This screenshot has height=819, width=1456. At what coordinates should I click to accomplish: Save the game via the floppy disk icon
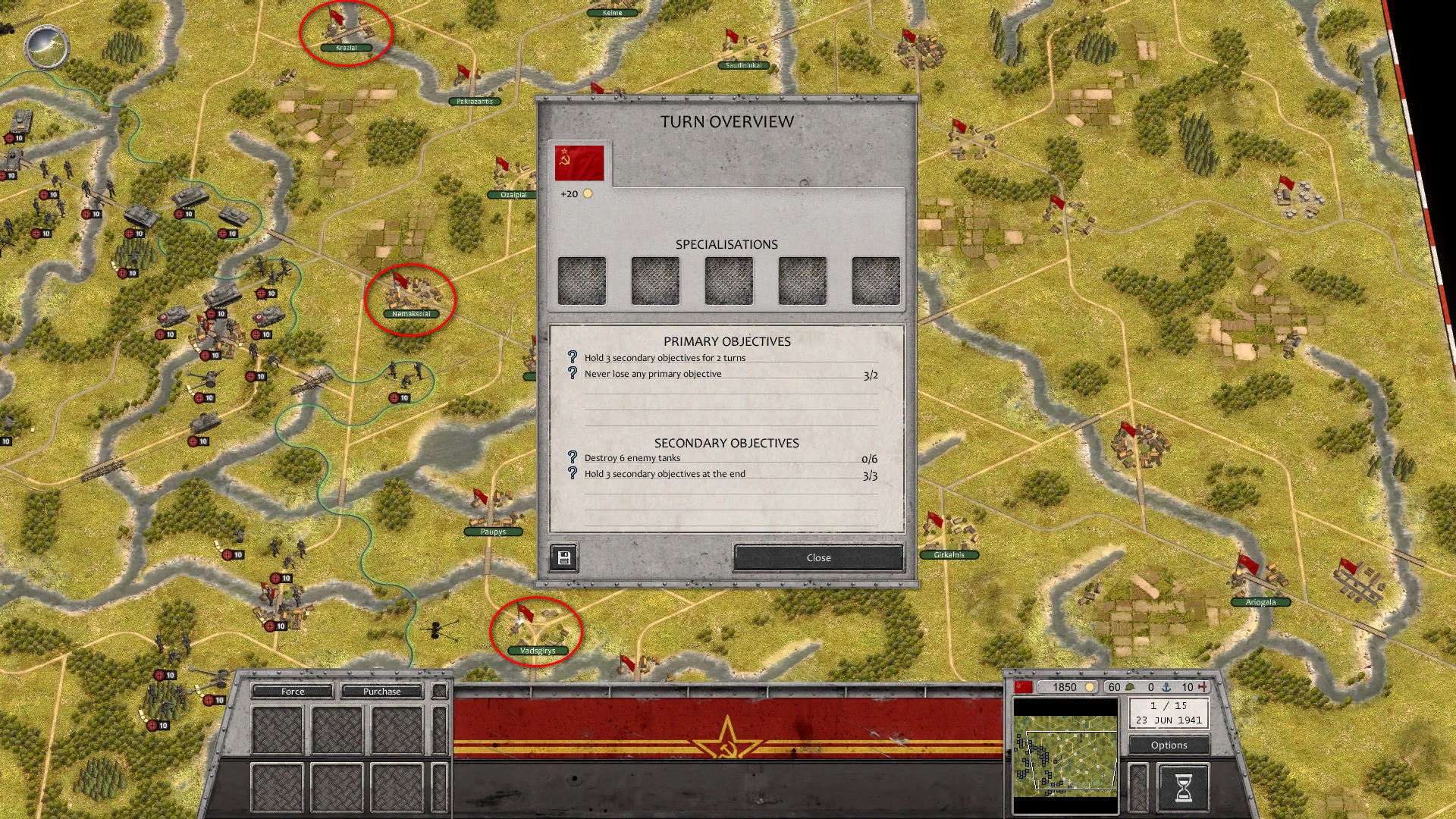(563, 557)
